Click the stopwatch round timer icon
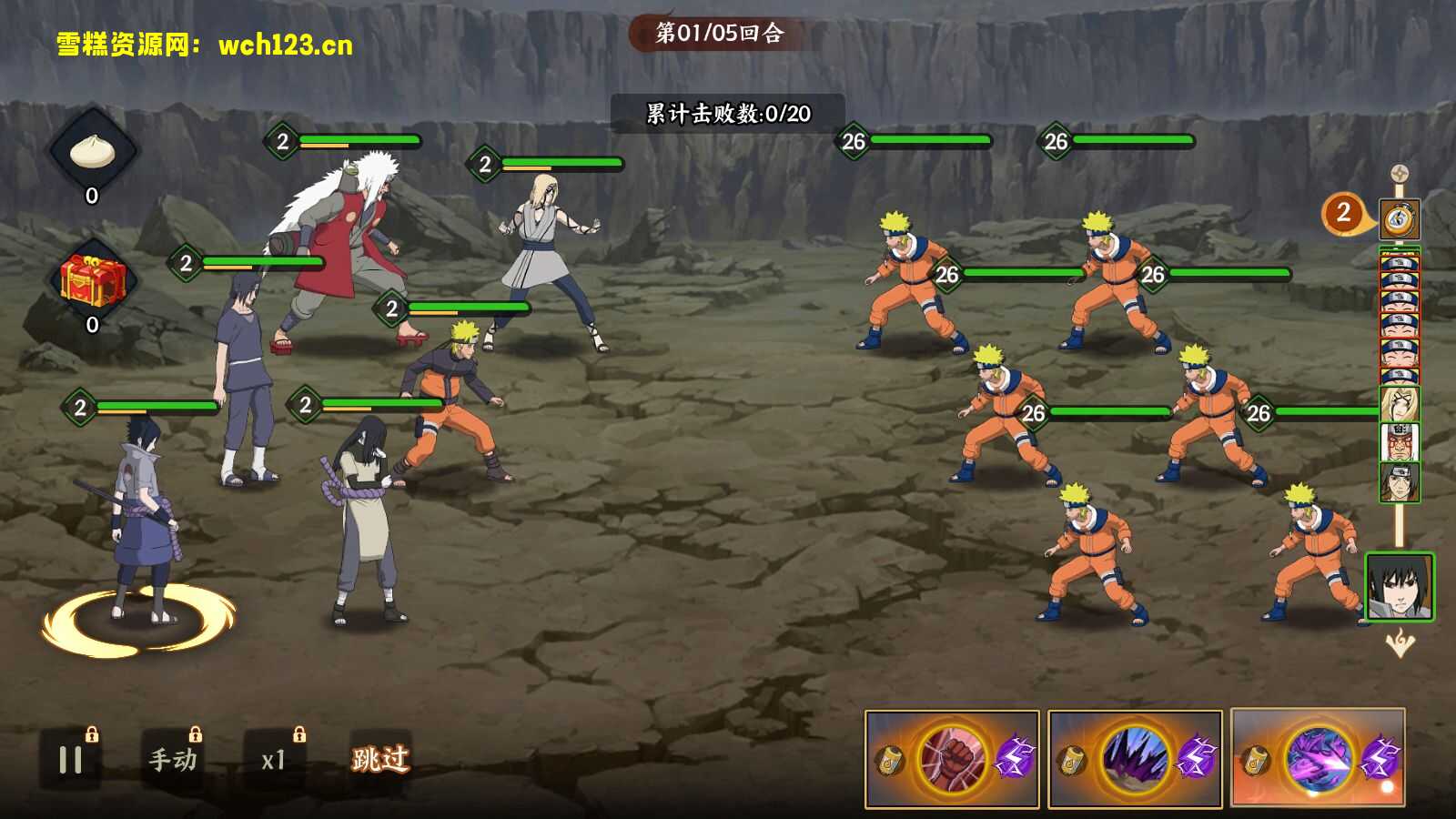 tap(1400, 219)
